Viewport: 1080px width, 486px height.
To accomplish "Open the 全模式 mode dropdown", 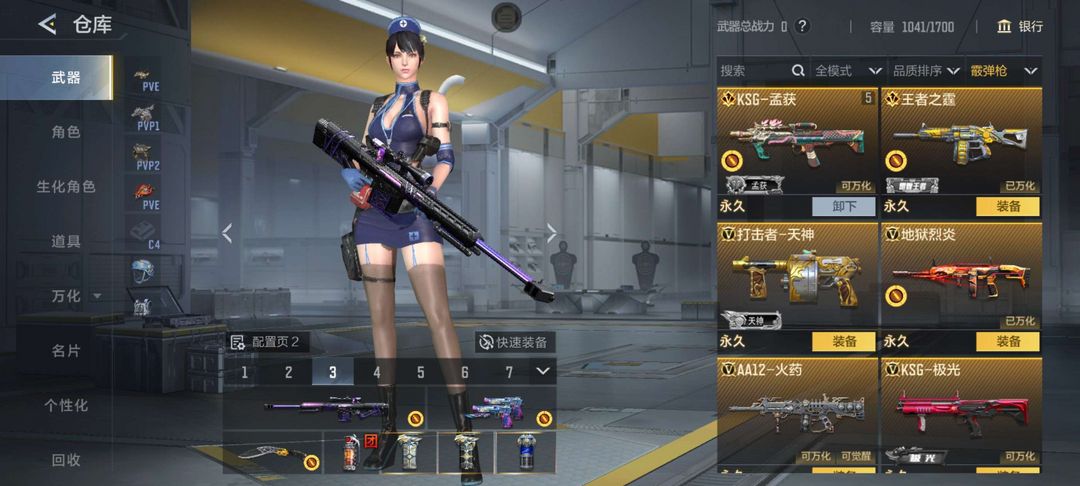I will click(x=848, y=71).
